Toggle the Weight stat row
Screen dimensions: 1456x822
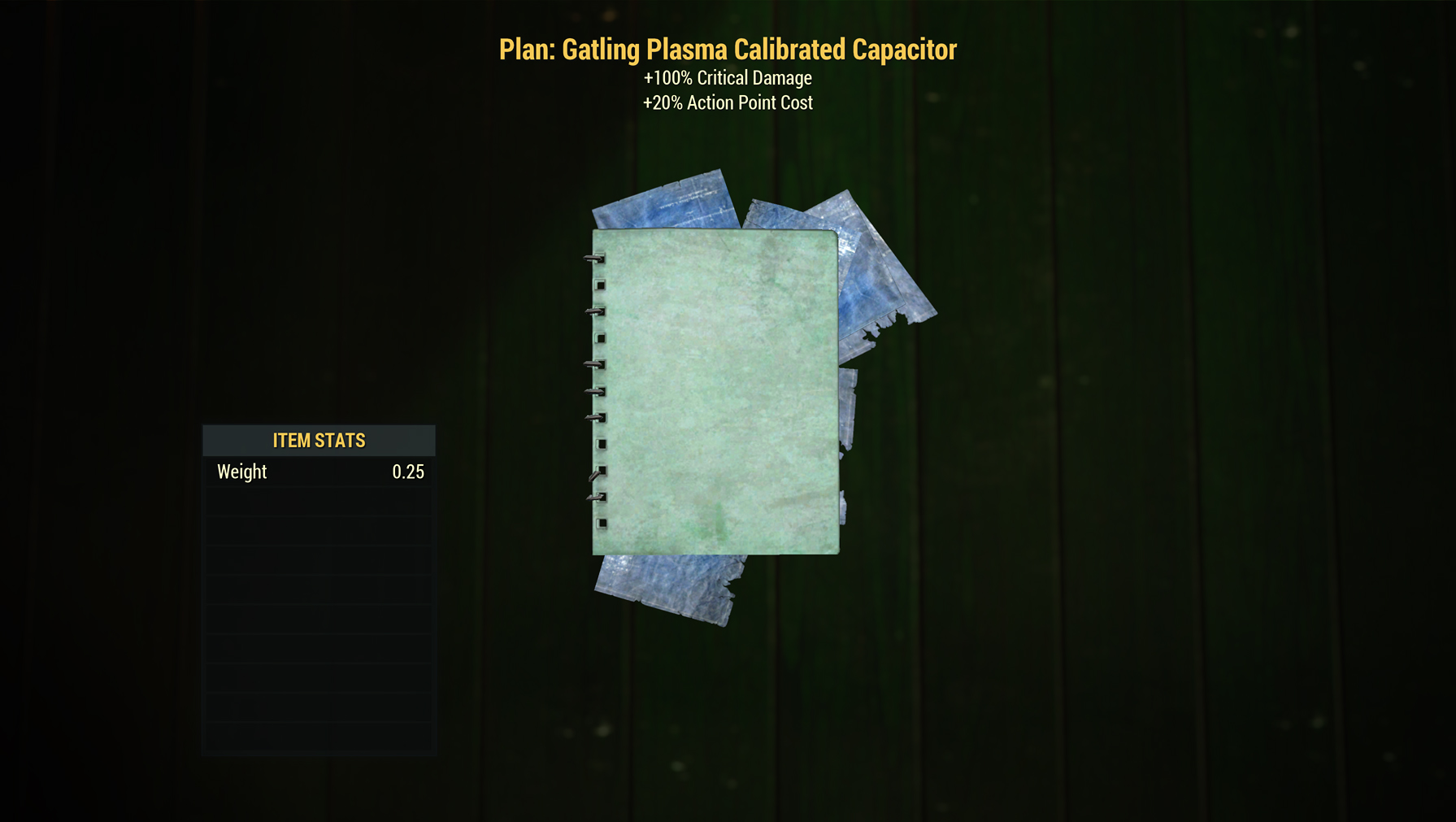click(318, 472)
